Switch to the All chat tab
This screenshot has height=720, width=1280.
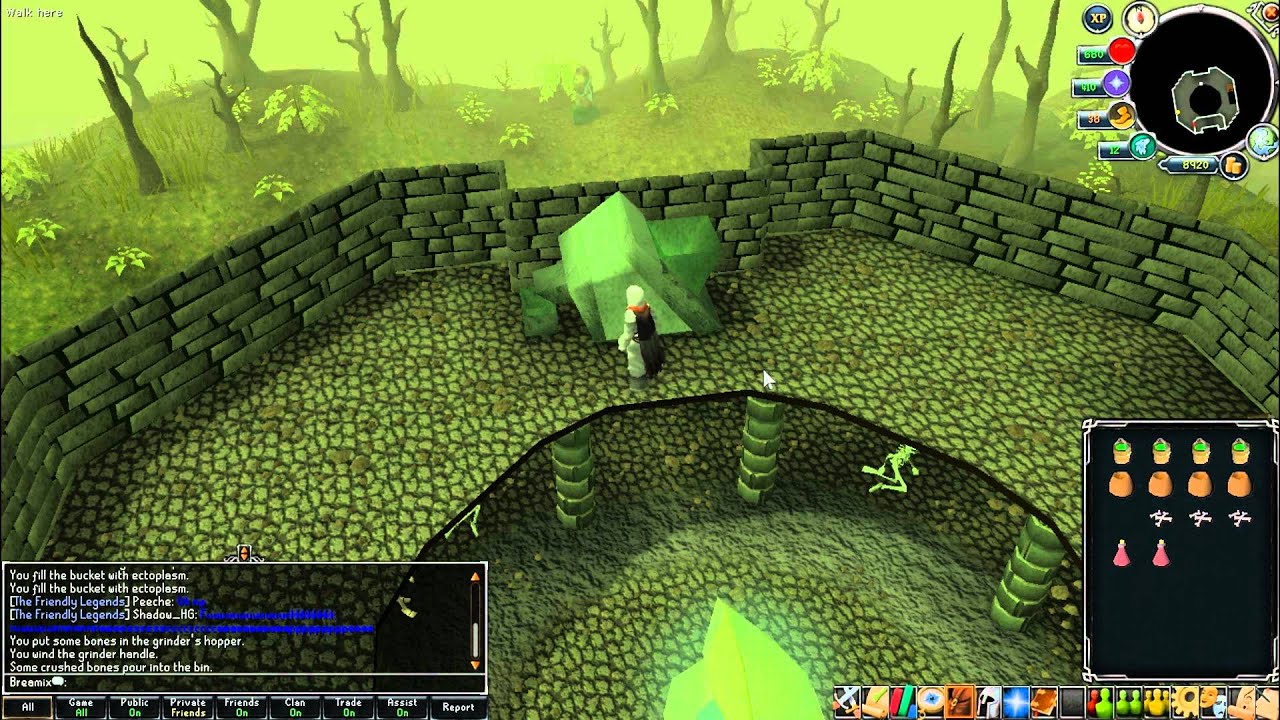[x=28, y=707]
